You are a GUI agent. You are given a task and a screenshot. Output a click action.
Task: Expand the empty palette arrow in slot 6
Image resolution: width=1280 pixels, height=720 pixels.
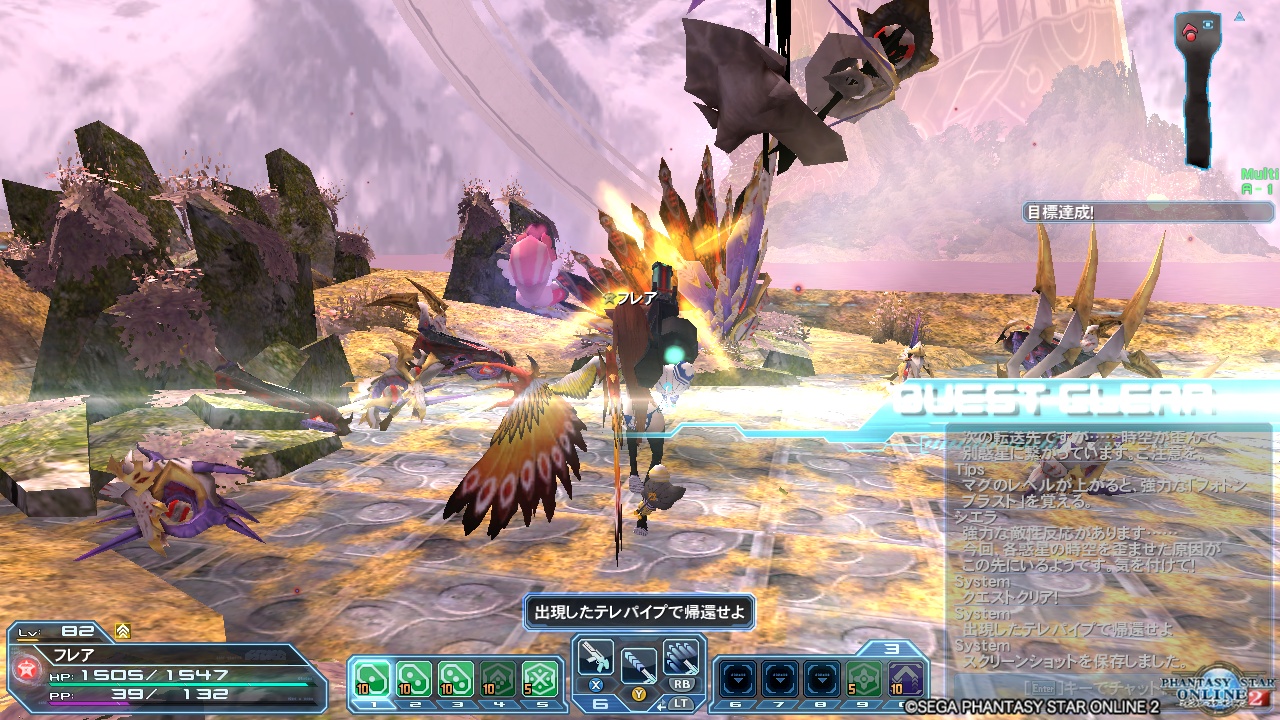[x=737, y=678]
